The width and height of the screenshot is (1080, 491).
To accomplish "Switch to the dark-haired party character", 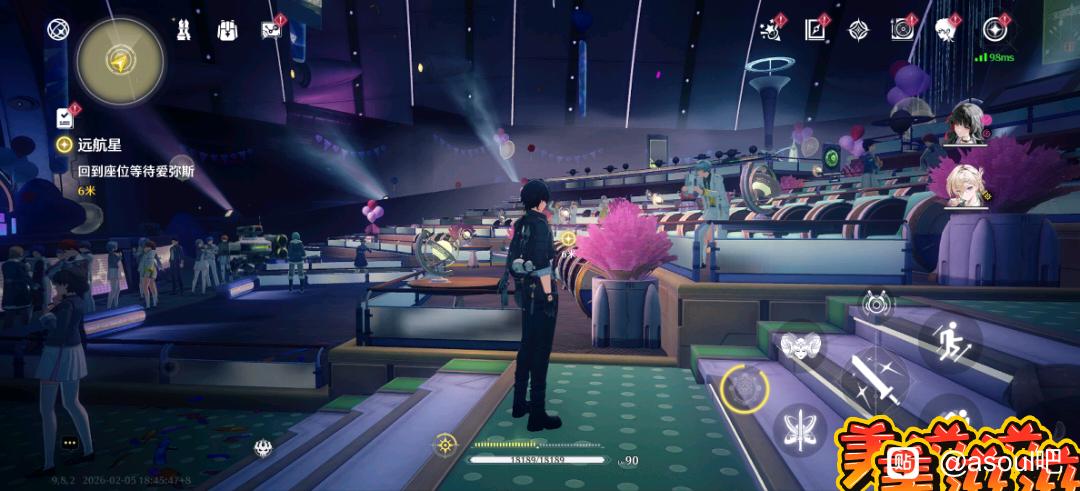I will tap(968, 124).
